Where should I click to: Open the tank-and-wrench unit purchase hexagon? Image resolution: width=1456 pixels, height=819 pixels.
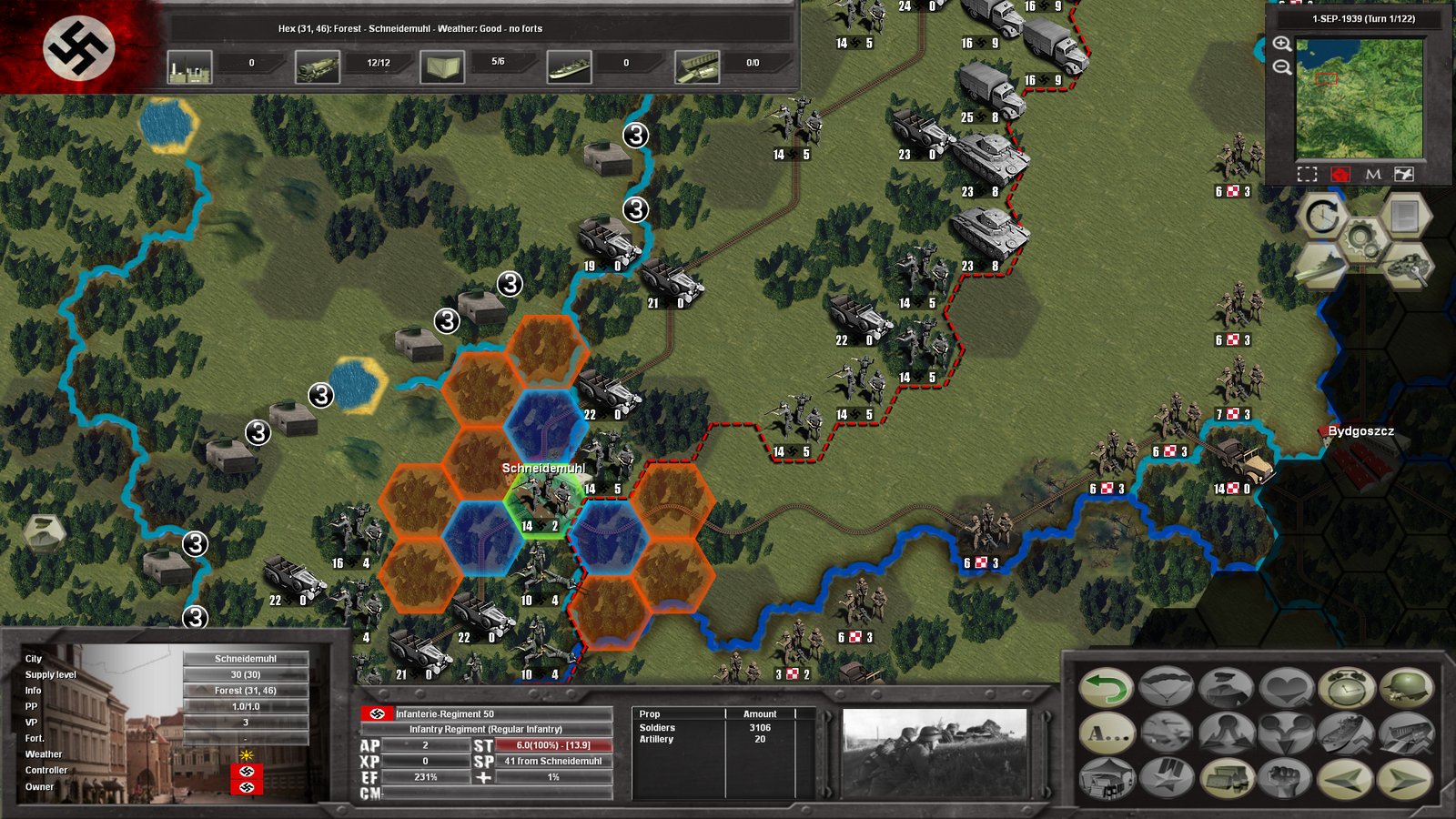click(1405, 266)
